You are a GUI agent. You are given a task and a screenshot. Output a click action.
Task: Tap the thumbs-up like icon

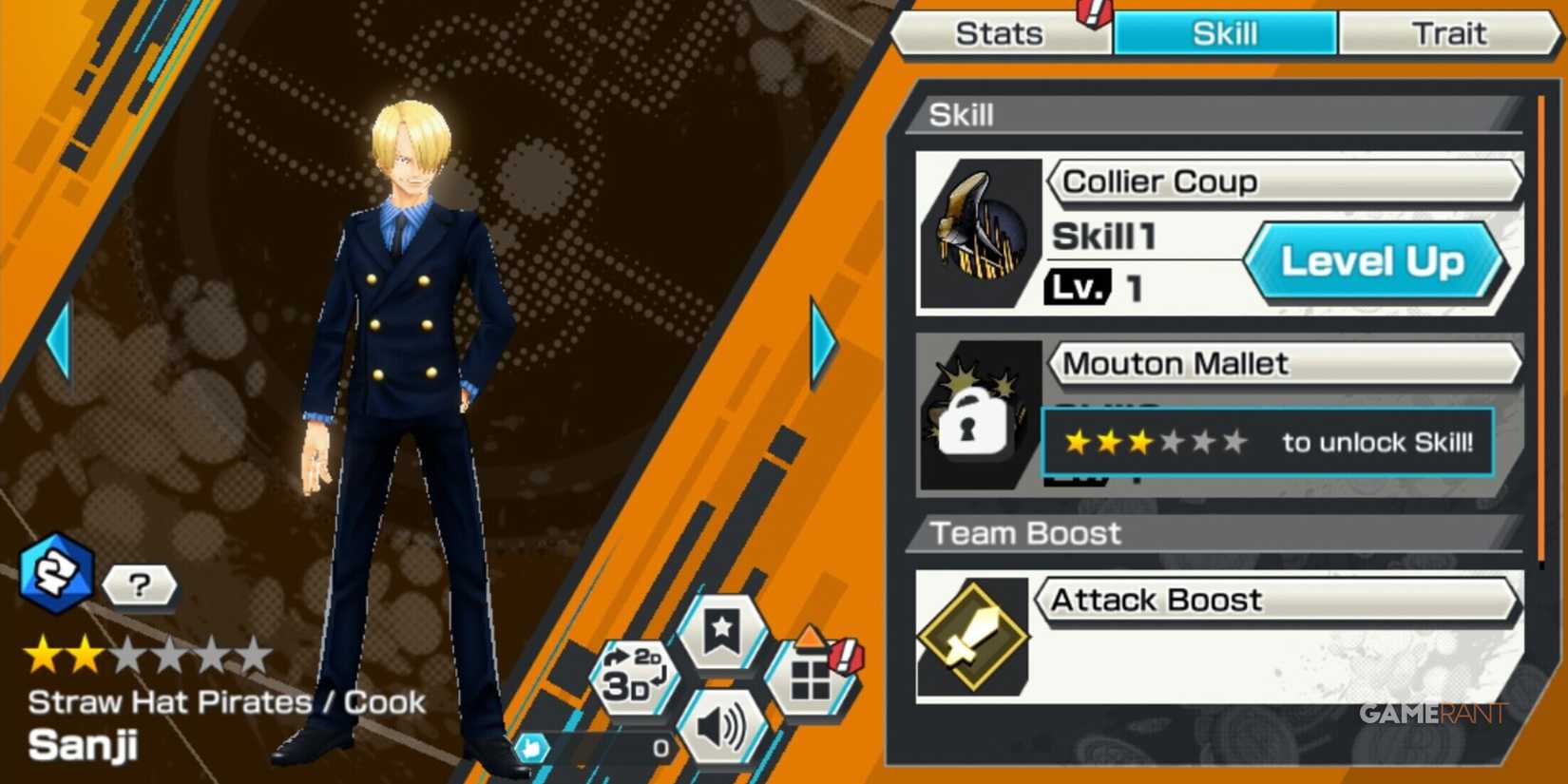click(532, 749)
